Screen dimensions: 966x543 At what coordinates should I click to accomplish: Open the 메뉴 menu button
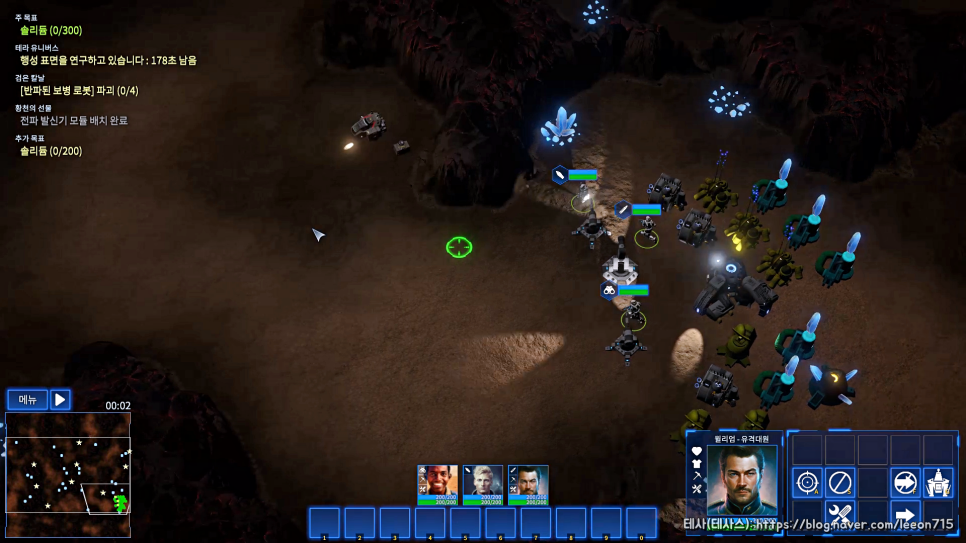coord(28,400)
